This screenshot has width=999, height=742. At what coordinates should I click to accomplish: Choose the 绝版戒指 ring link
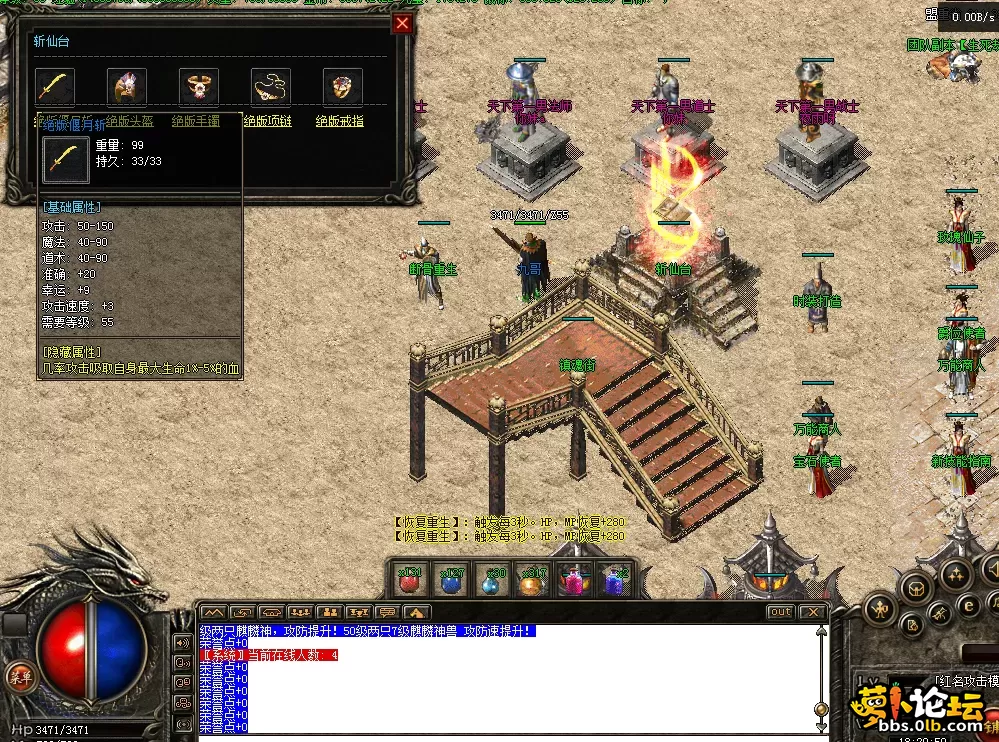[340, 121]
